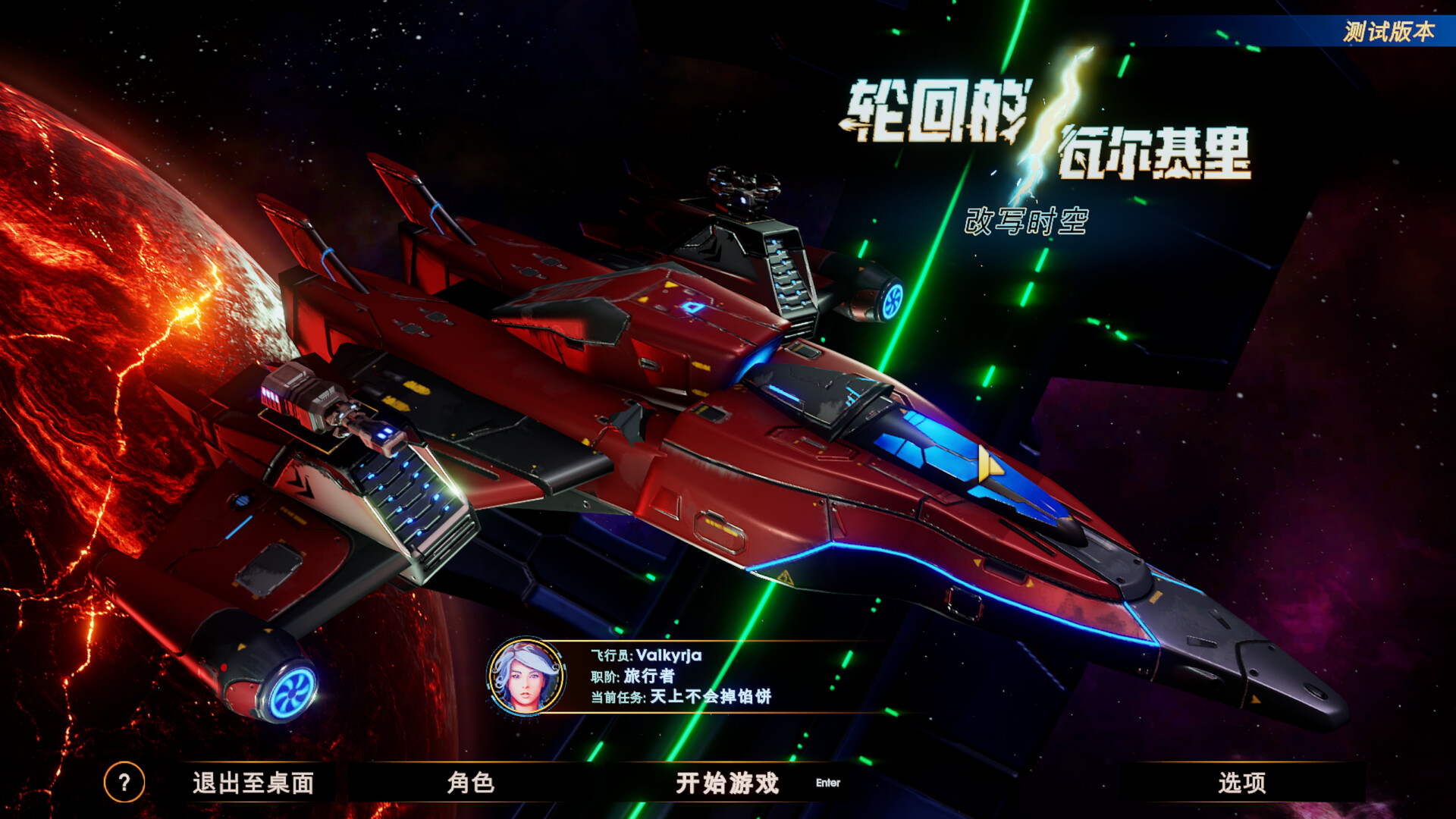1456x819 pixels.
Task: Click the 改写时空 subtitle
Action: [1025, 219]
